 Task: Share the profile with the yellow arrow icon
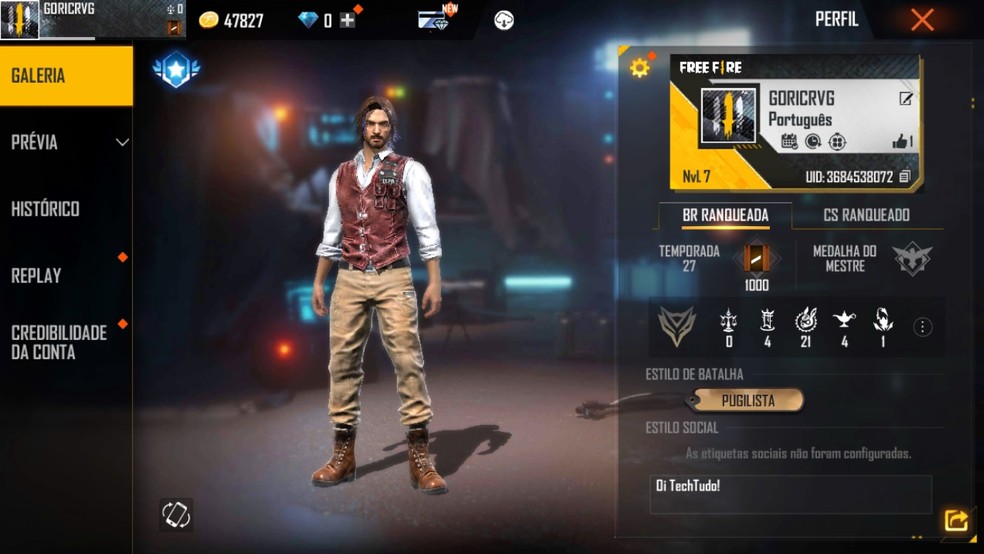click(x=956, y=521)
